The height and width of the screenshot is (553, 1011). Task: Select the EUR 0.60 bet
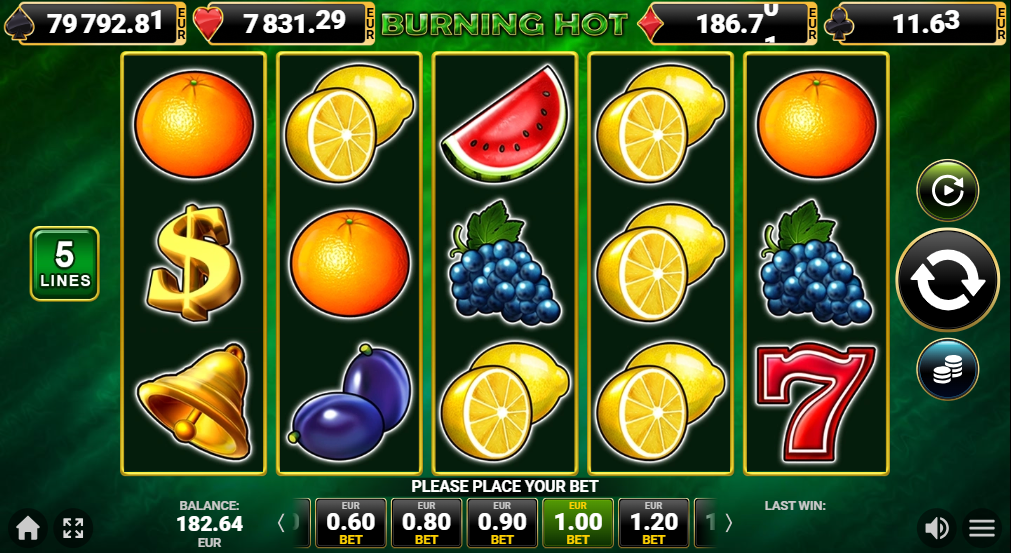point(350,523)
